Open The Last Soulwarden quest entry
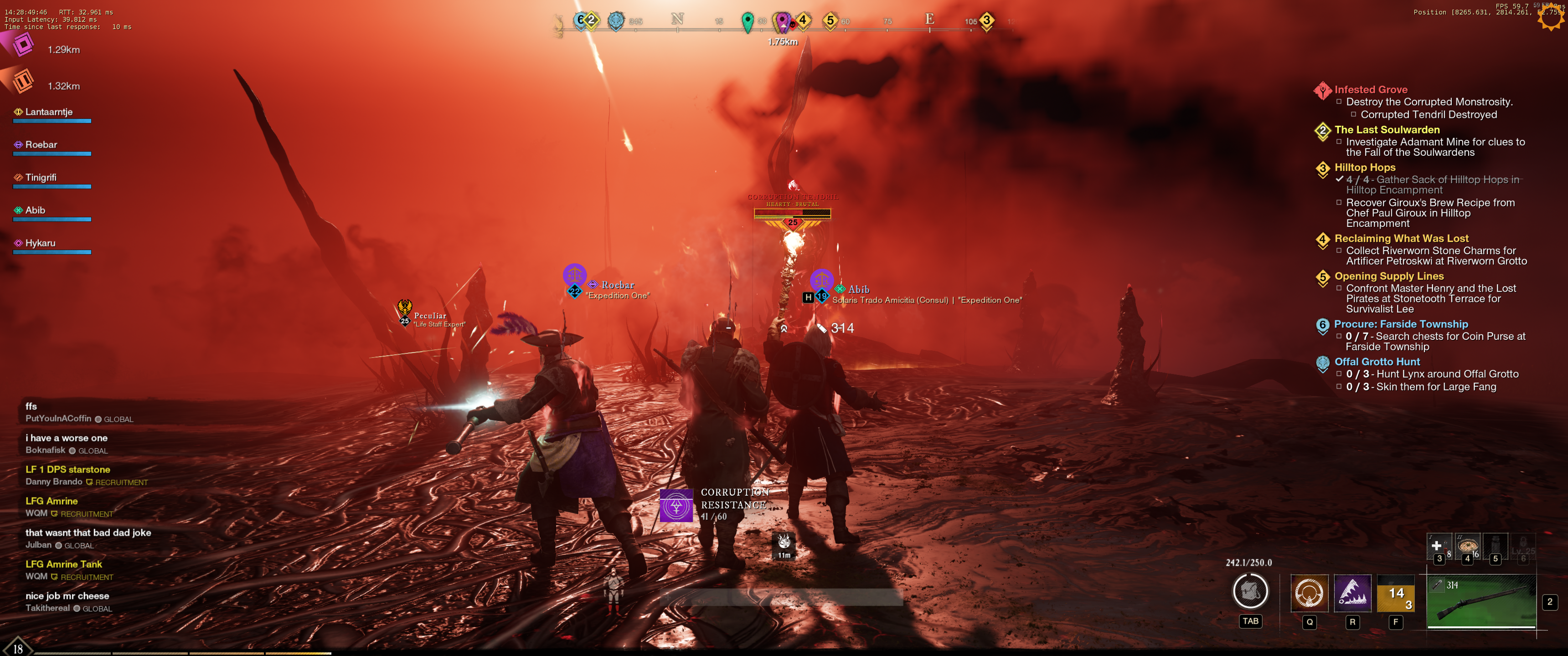The height and width of the screenshot is (656, 1568). click(1387, 130)
